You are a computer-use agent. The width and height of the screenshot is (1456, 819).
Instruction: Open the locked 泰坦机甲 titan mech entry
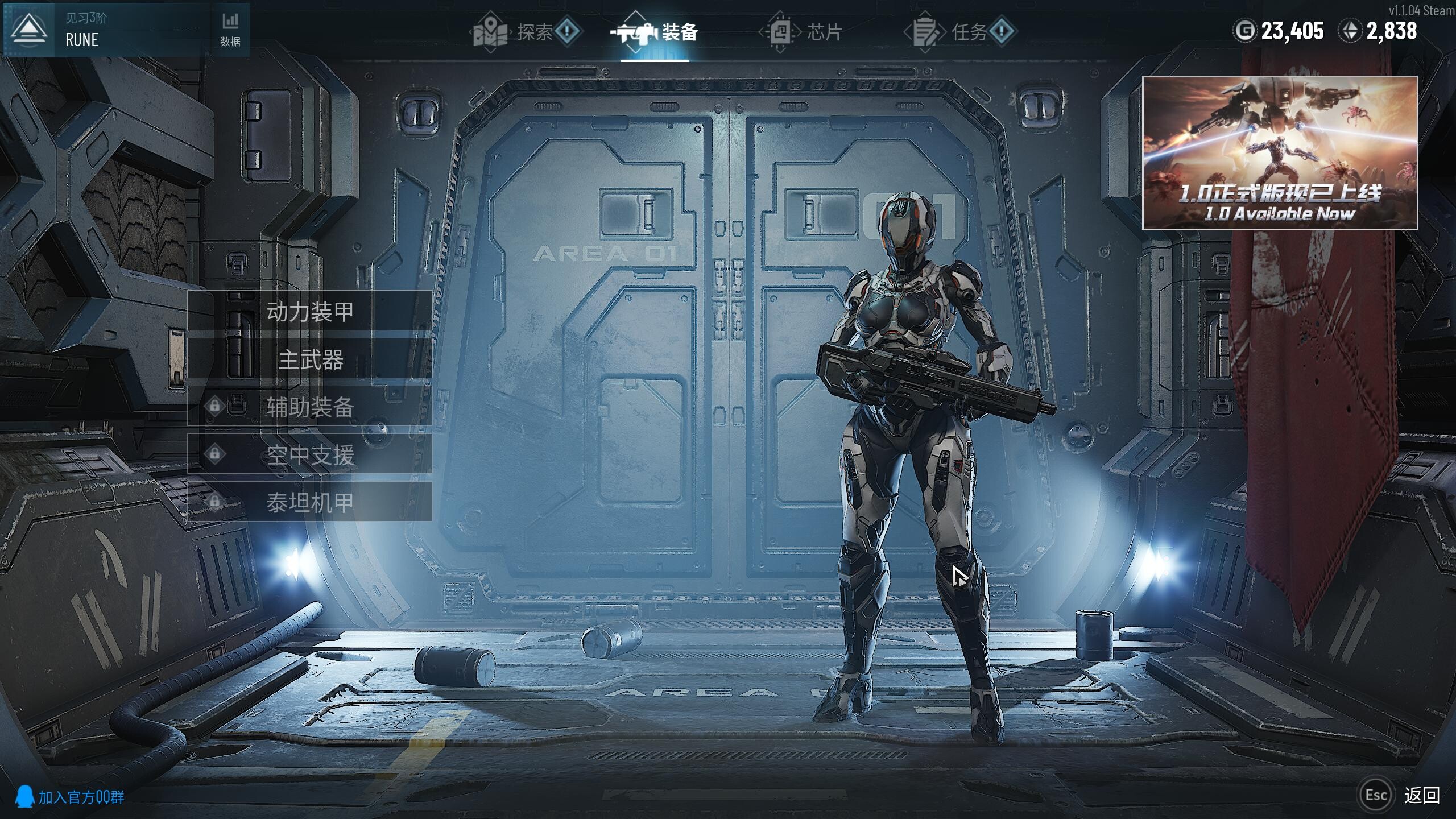tap(310, 503)
